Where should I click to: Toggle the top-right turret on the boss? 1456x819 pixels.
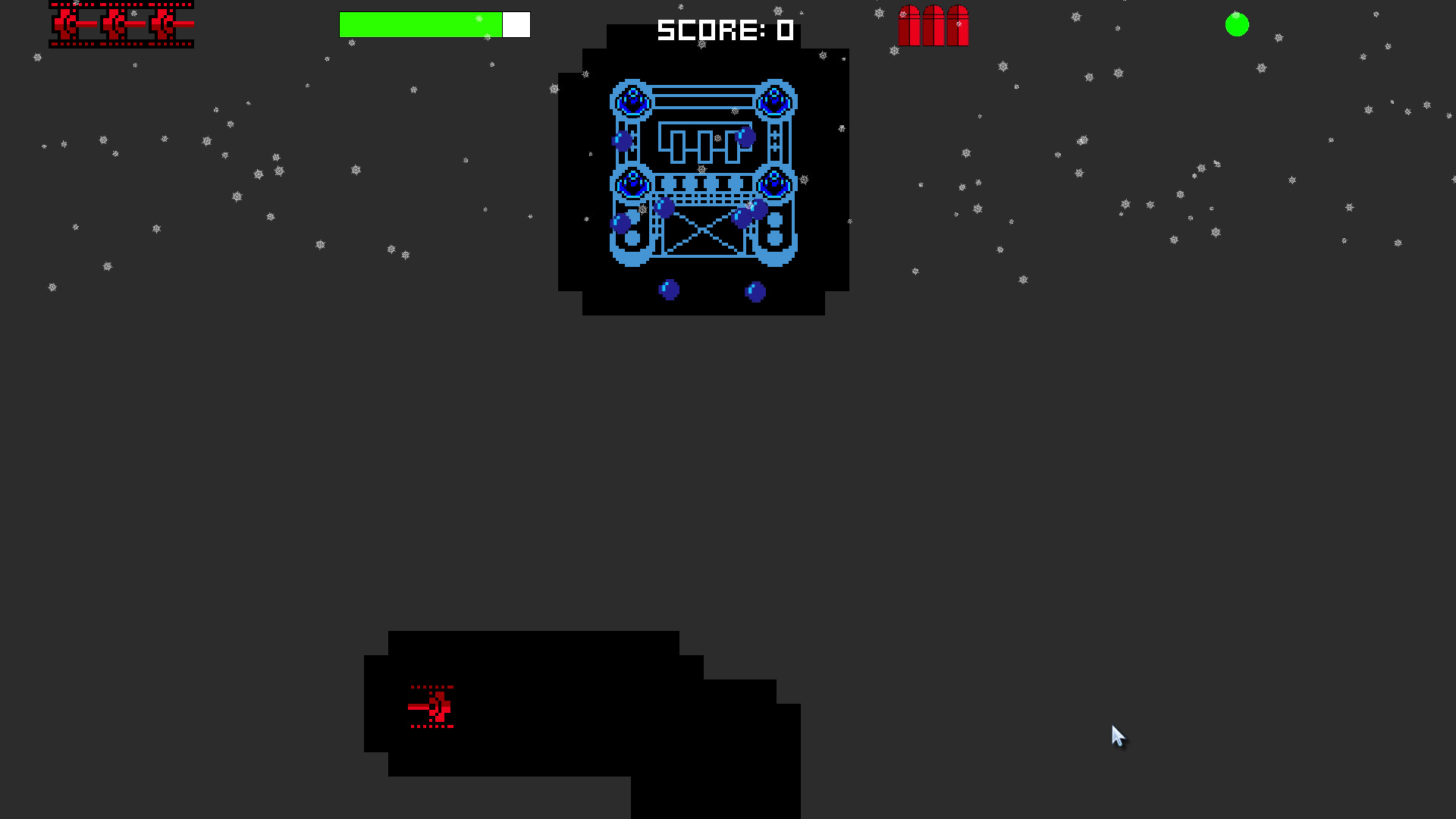point(775,99)
